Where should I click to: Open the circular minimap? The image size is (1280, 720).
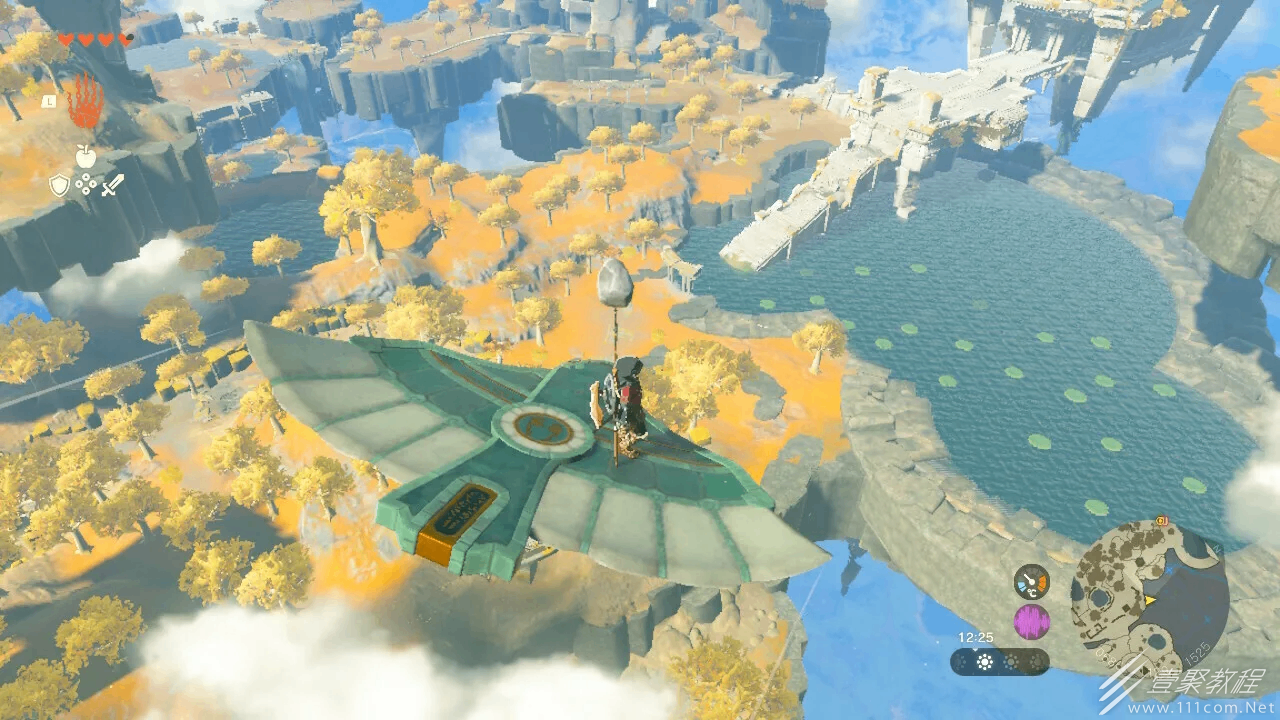(x=1149, y=598)
